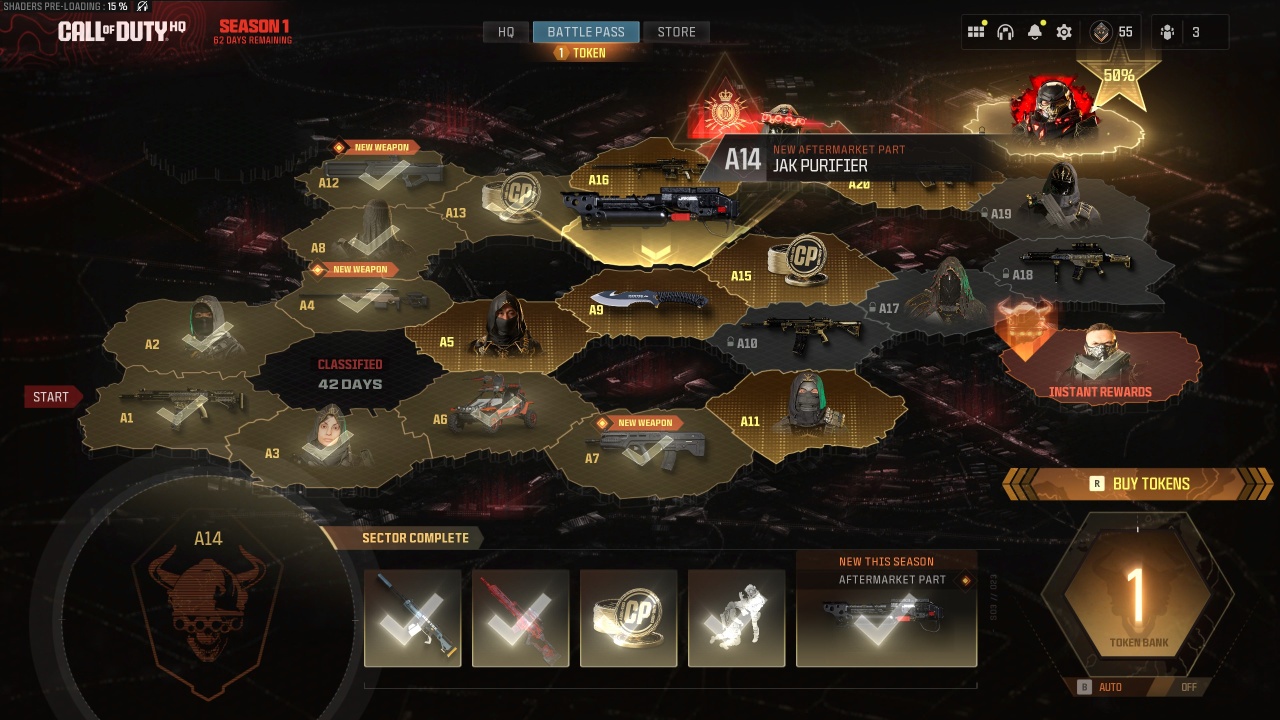
Task: Open the Store tab
Action: [x=676, y=32]
